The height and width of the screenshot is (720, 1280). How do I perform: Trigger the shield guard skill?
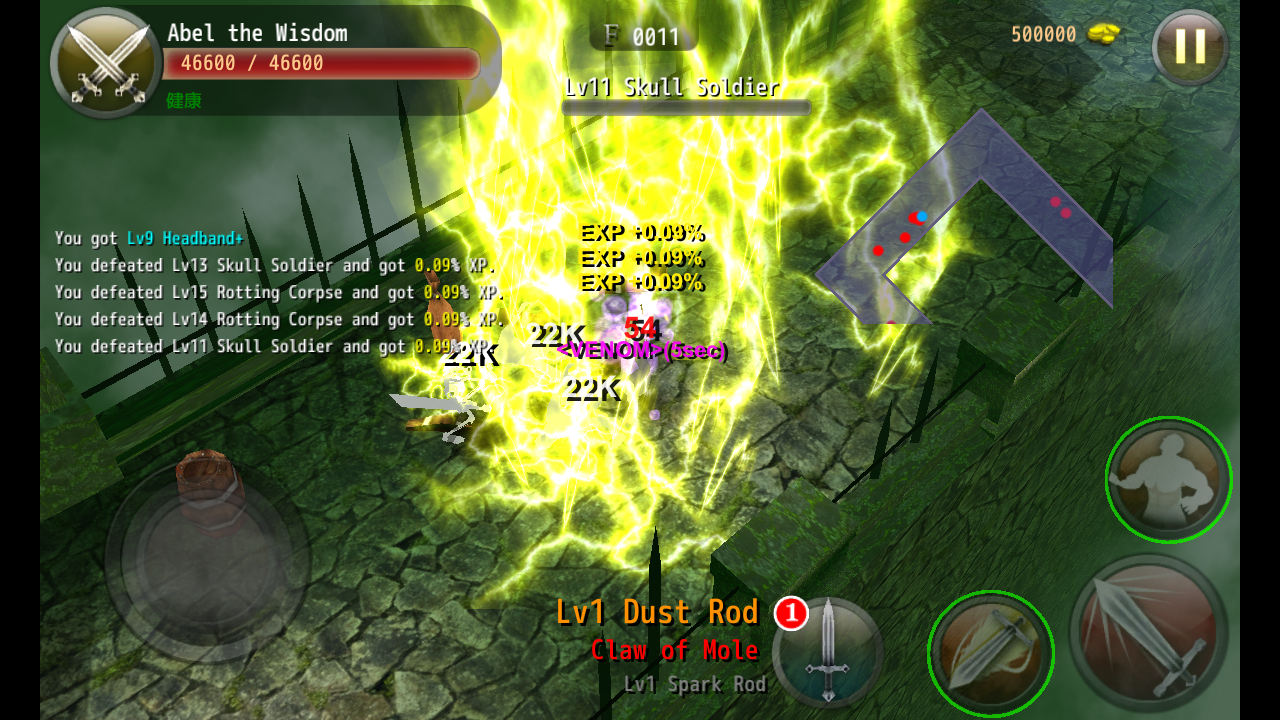pyautogui.click(x=990, y=654)
